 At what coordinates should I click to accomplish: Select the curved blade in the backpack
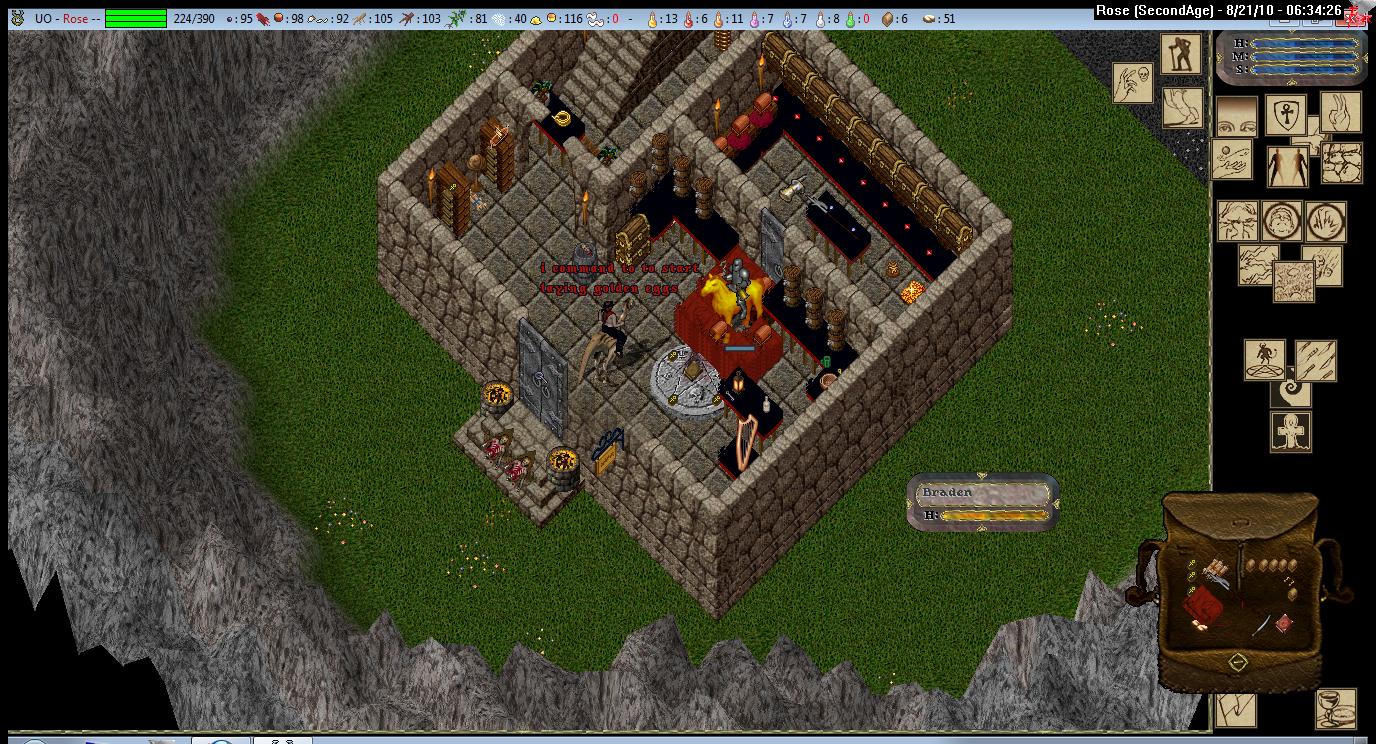click(1262, 625)
